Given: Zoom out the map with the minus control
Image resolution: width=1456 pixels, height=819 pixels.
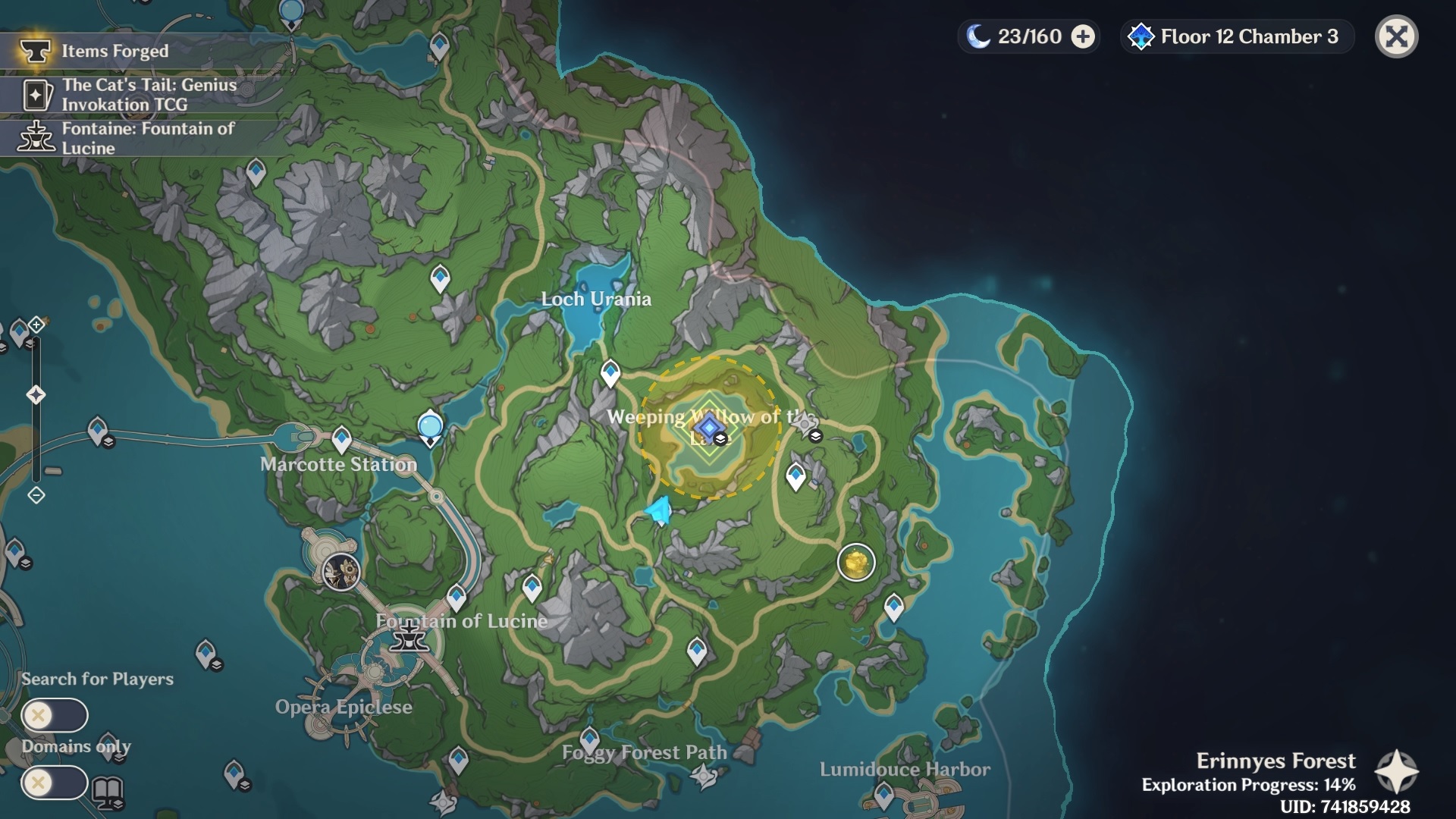Looking at the screenshot, I should pos(36,495).
